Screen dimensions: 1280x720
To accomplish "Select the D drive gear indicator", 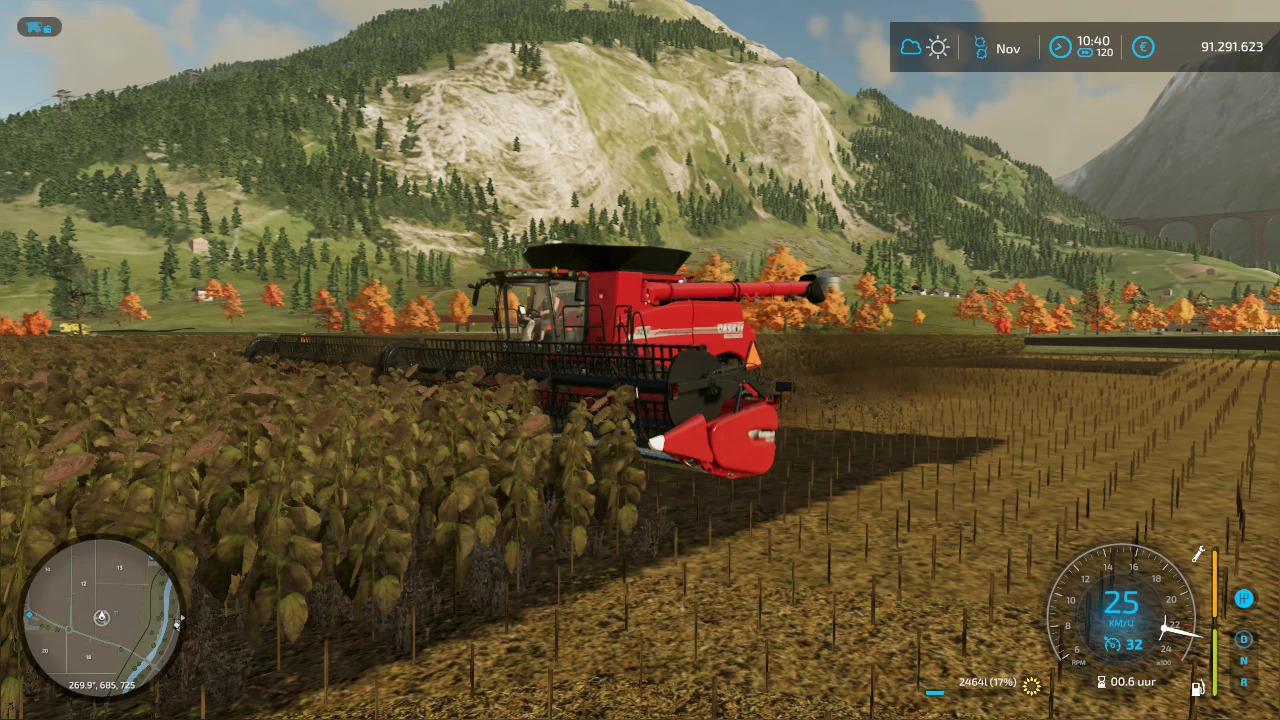I will click(1244, 639).
